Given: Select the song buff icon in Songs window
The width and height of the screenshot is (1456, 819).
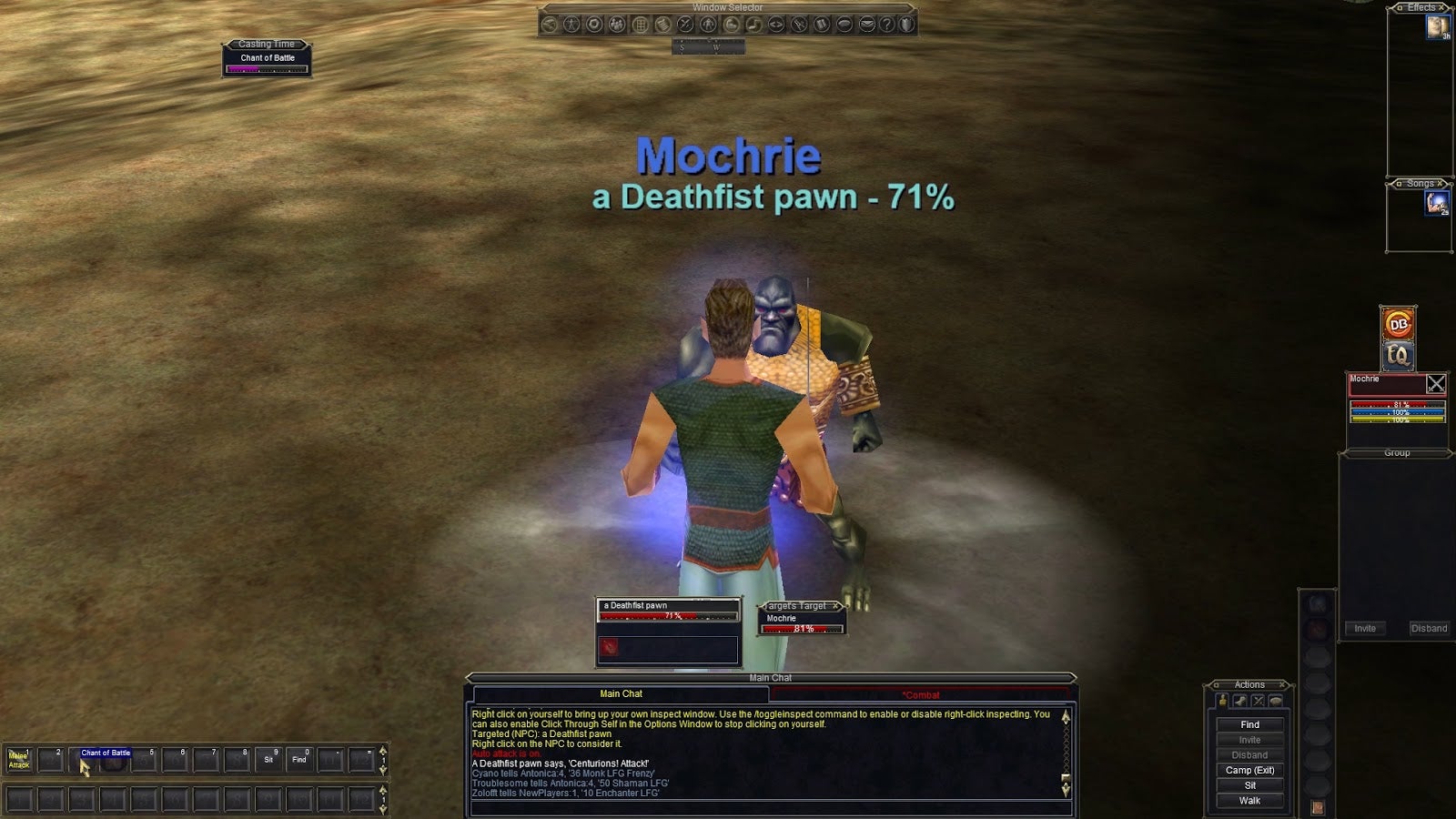Looking at the screenshot, I should [1437, 203].
